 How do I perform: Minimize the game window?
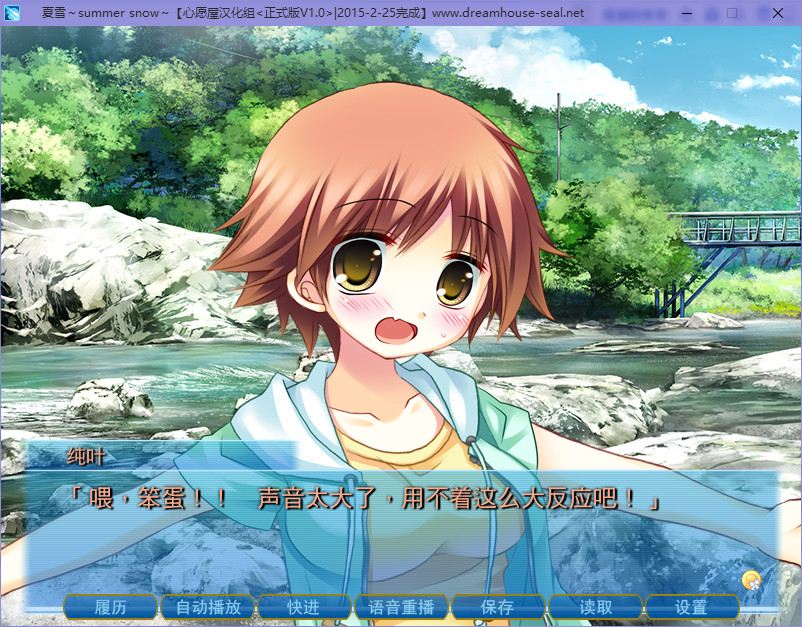tap(686, 13)
